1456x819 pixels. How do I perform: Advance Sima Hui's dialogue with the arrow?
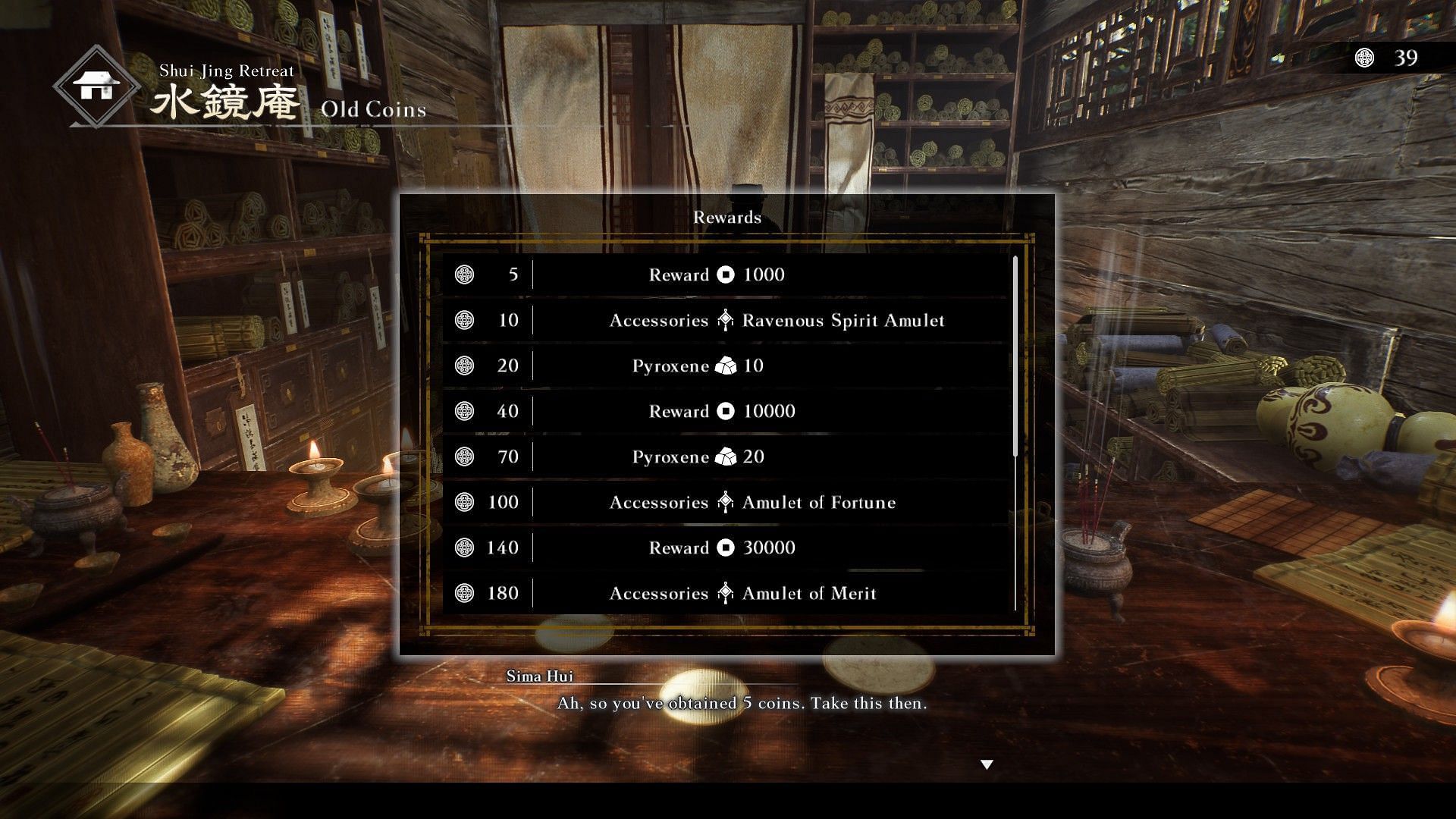click(987, 764)
